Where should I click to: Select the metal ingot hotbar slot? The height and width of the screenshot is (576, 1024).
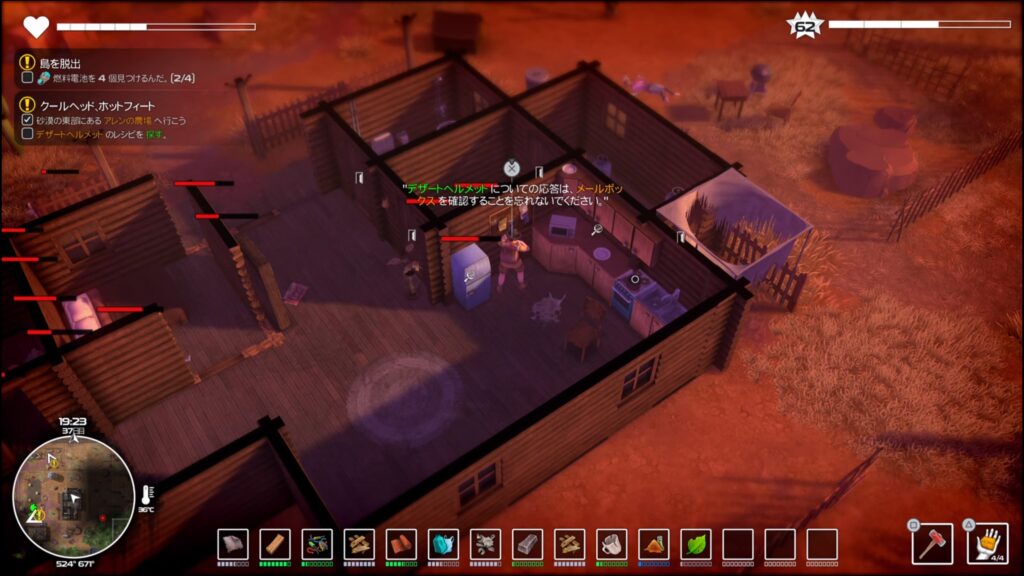point(527,544)
